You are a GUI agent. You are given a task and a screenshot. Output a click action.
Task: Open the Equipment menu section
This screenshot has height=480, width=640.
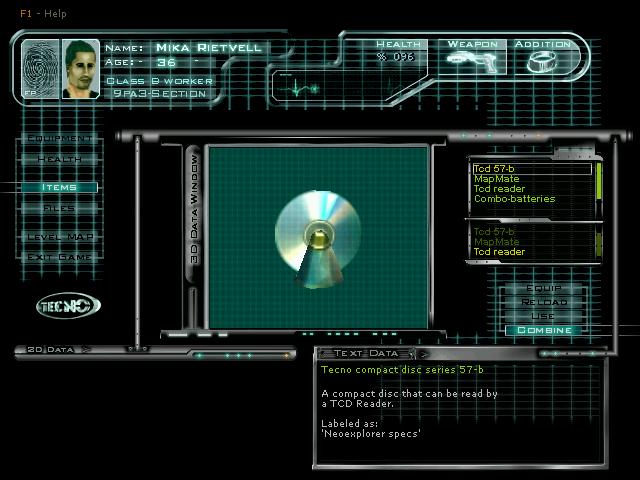pos(60,138)
